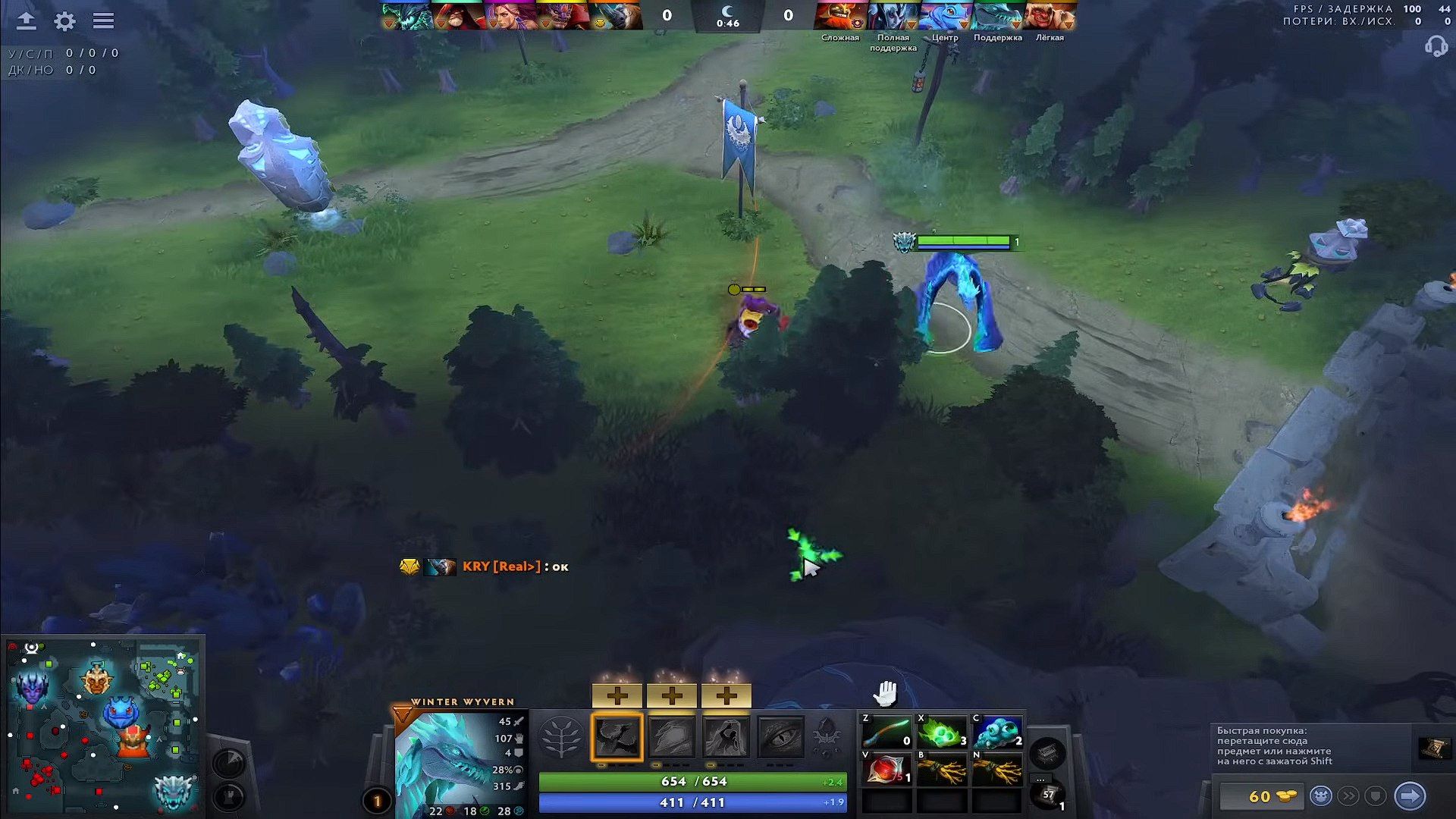Open the settings gear menu
The width and height of the screenshot is (1456, 819).
(65, 21)
